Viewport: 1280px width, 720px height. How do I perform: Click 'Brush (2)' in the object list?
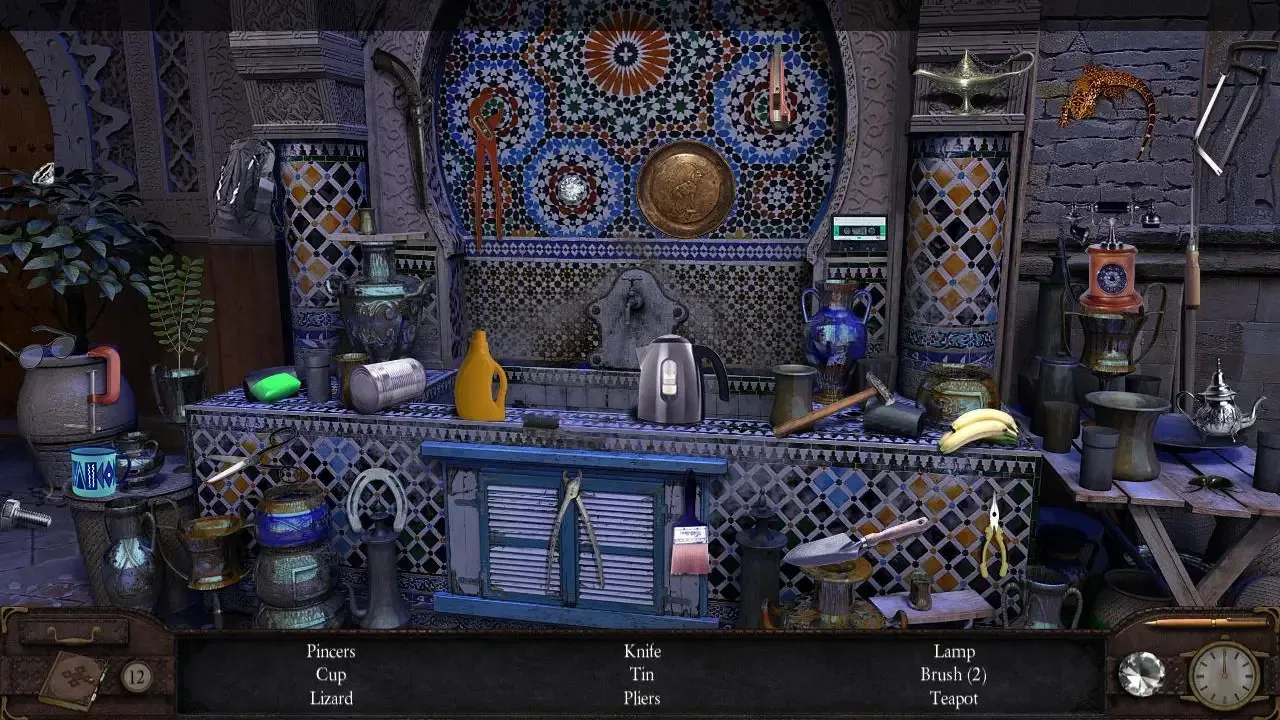[x=954, y=674]
